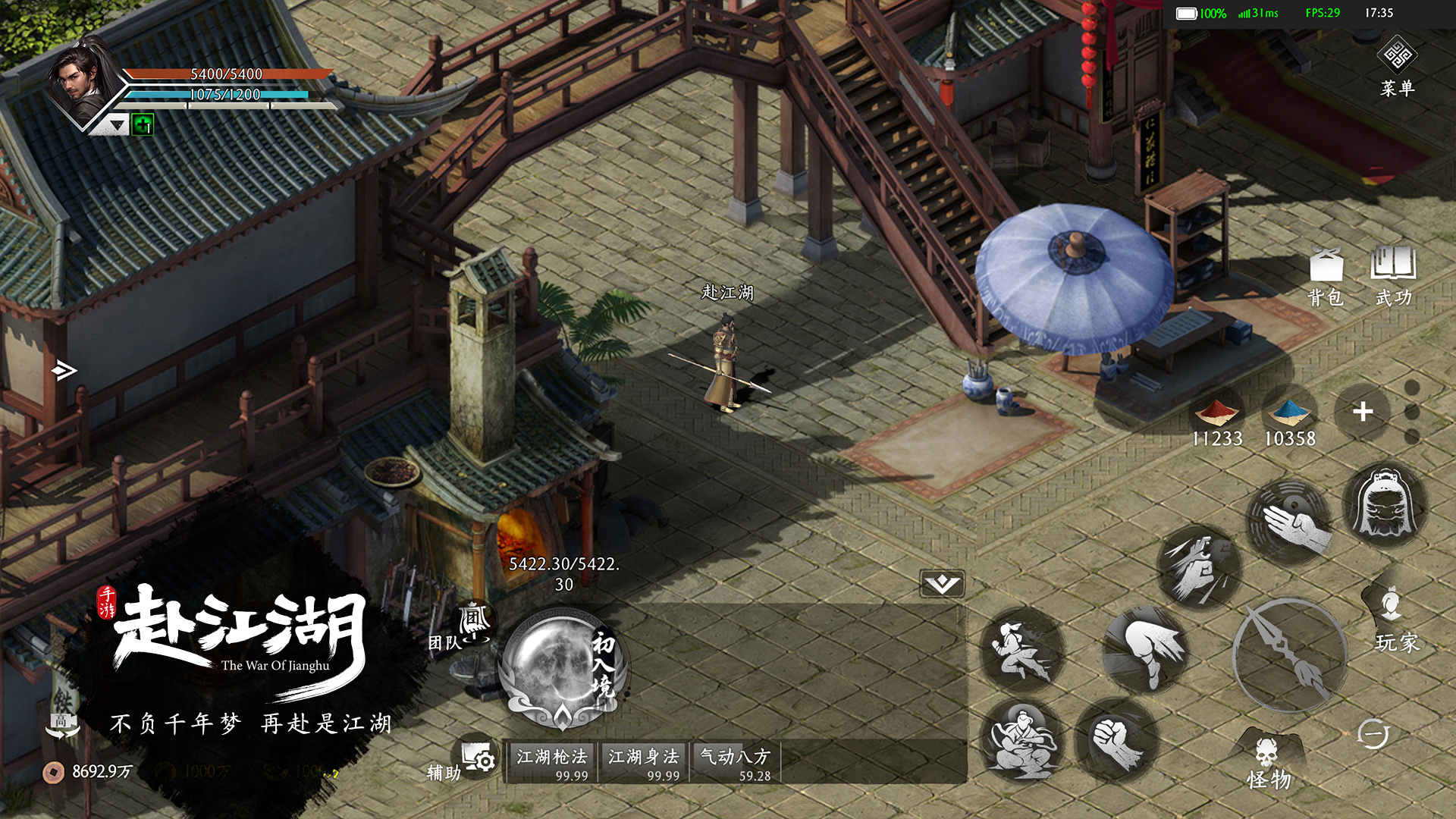Image resolution: width=1456 pixels, height=819 pixels.
Task: Add a quick-slot item with plus button
Action: (x=1363, y=412)
